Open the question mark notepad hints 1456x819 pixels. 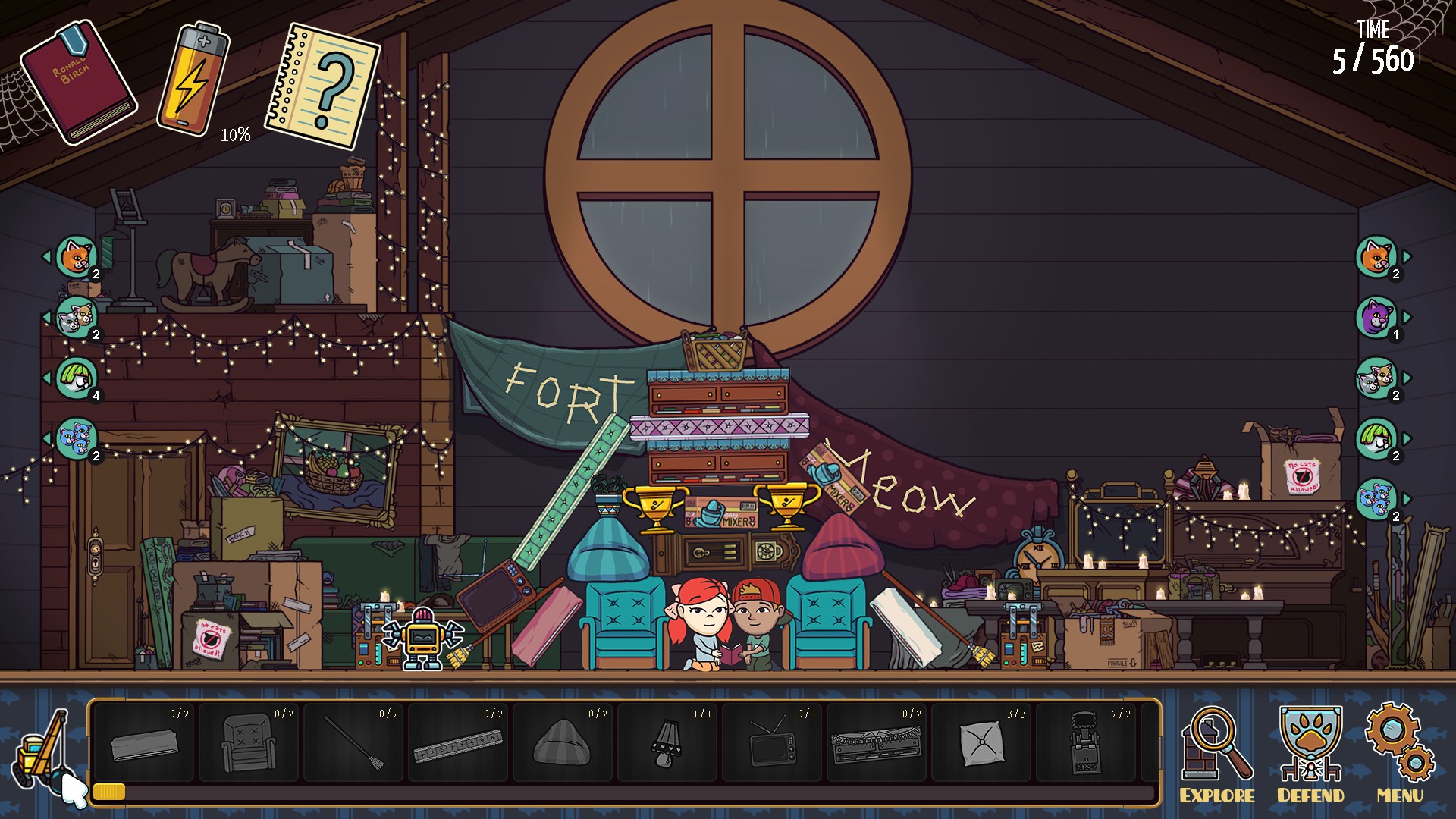(323, 86)
